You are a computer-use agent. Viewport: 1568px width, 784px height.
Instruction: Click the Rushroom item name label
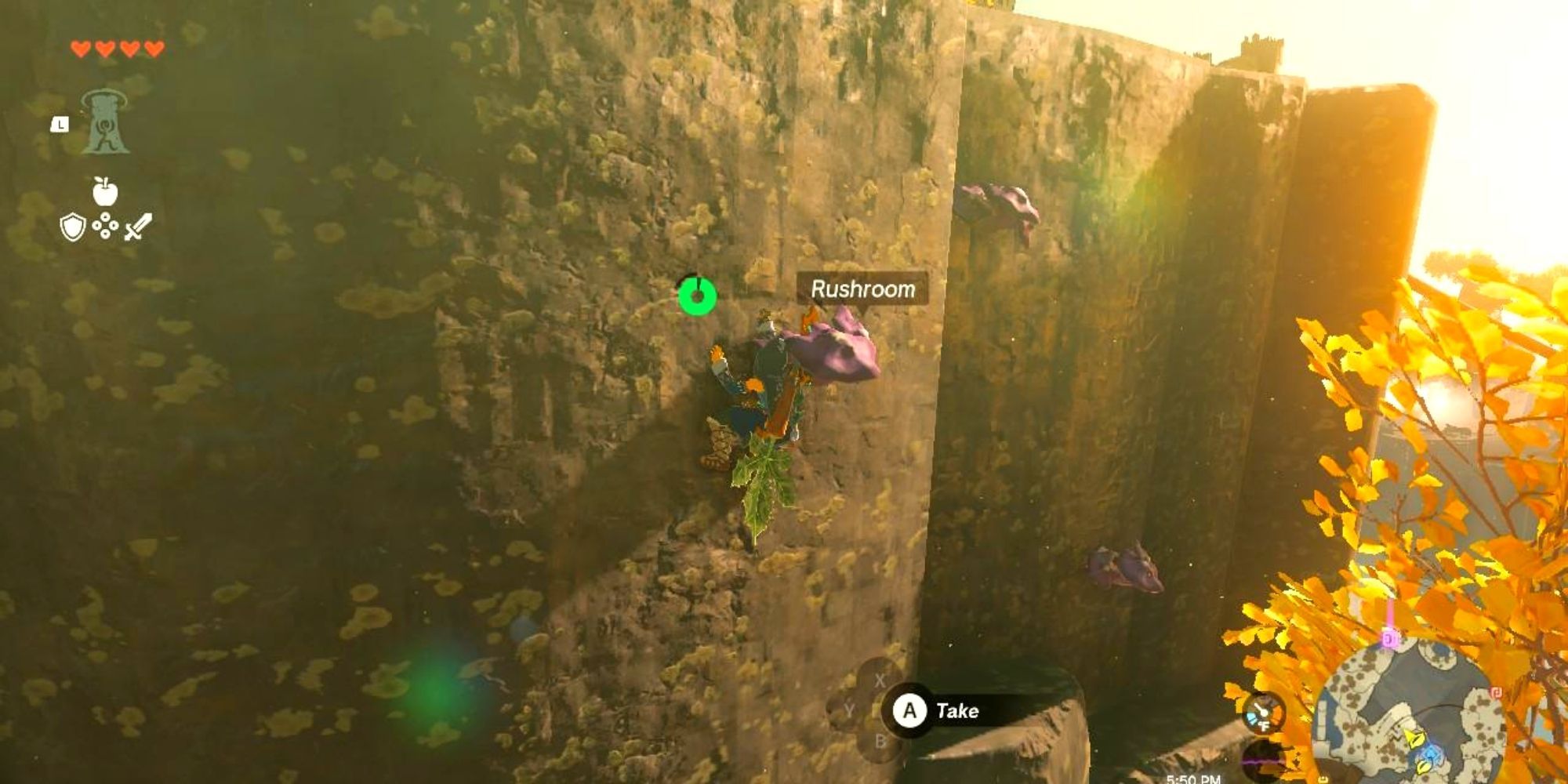coord(862,289)
